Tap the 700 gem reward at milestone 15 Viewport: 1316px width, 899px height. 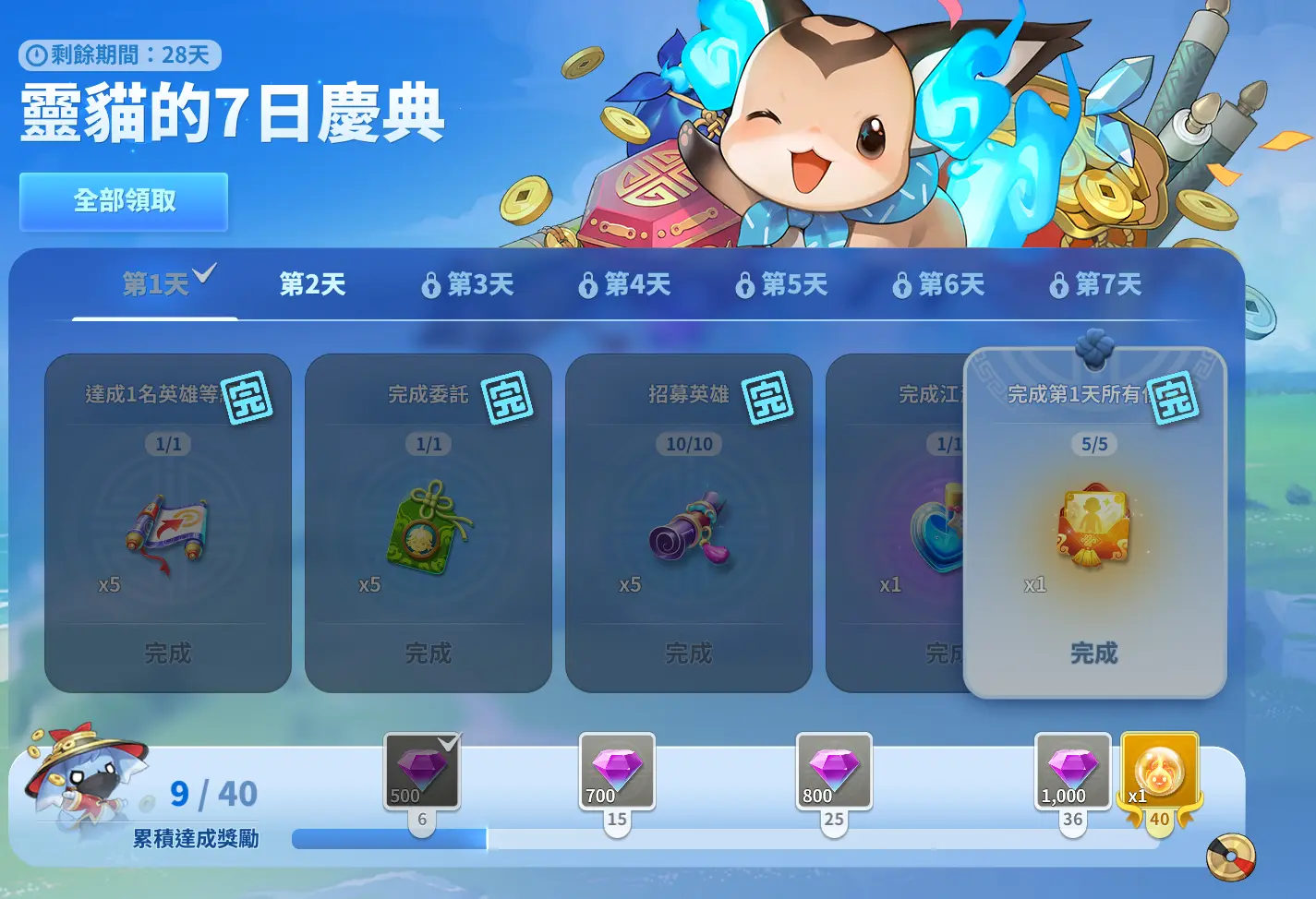(617, 772)
